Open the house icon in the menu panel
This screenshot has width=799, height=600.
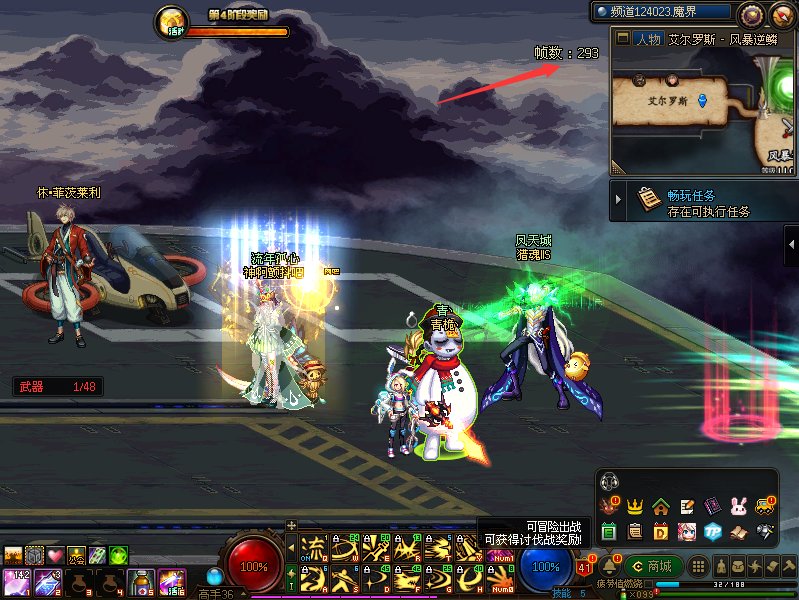click(x=660, y=506)
